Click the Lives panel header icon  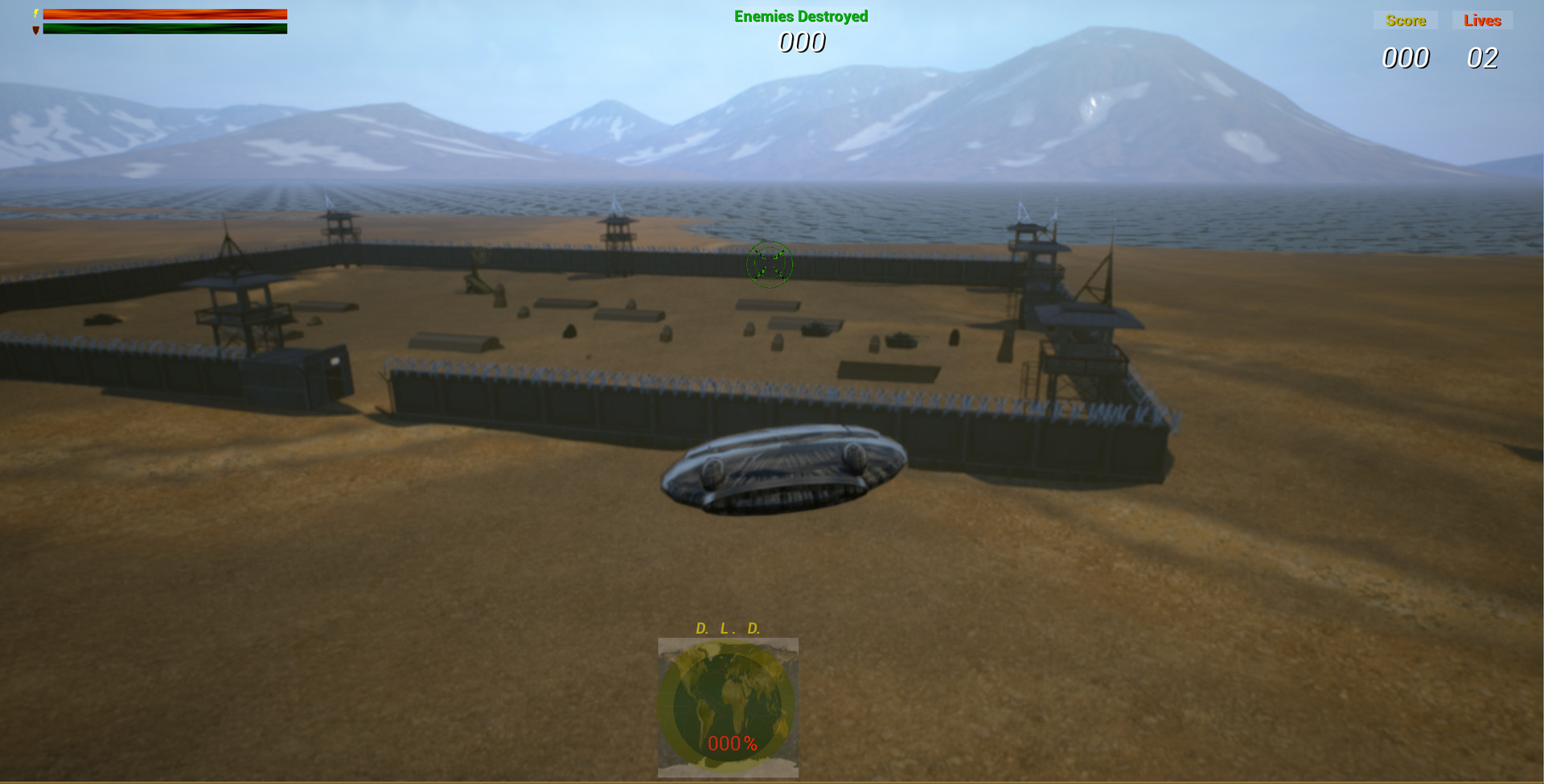(1482, 20)
